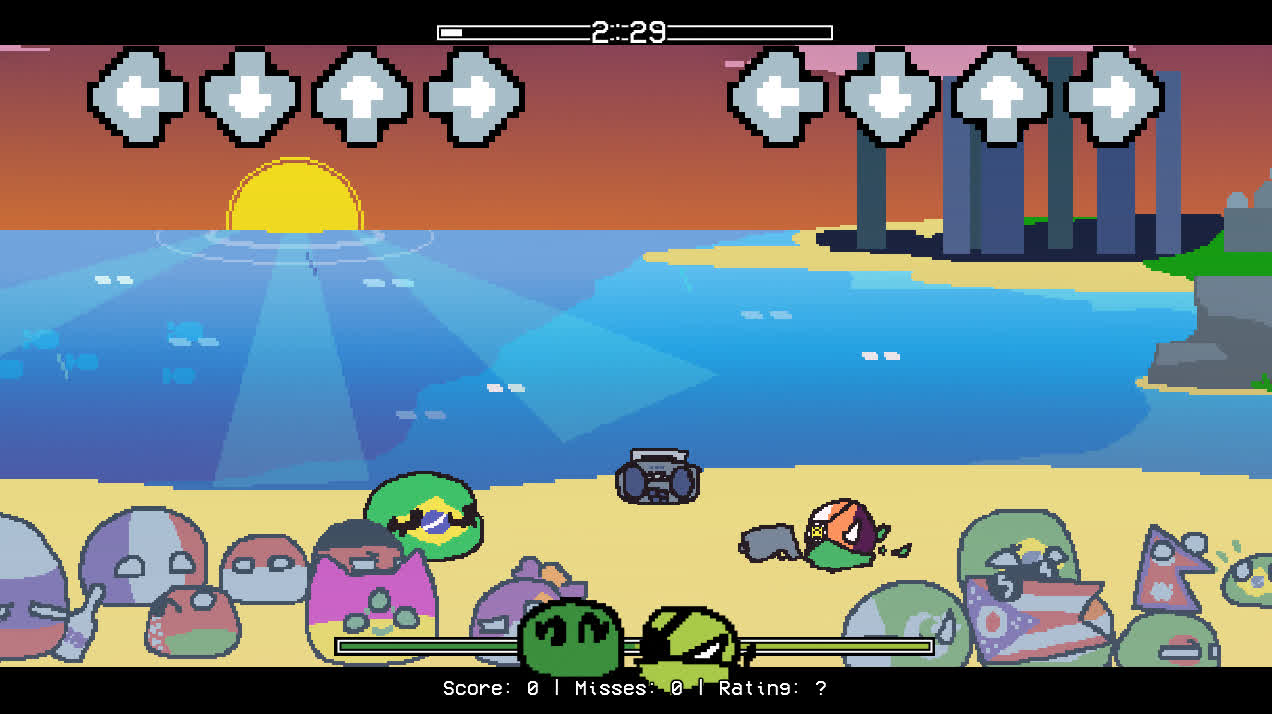Screen dimensions: 1272x714
Task: Hit the player's down arrow receptor
Action: click(890, 97)
